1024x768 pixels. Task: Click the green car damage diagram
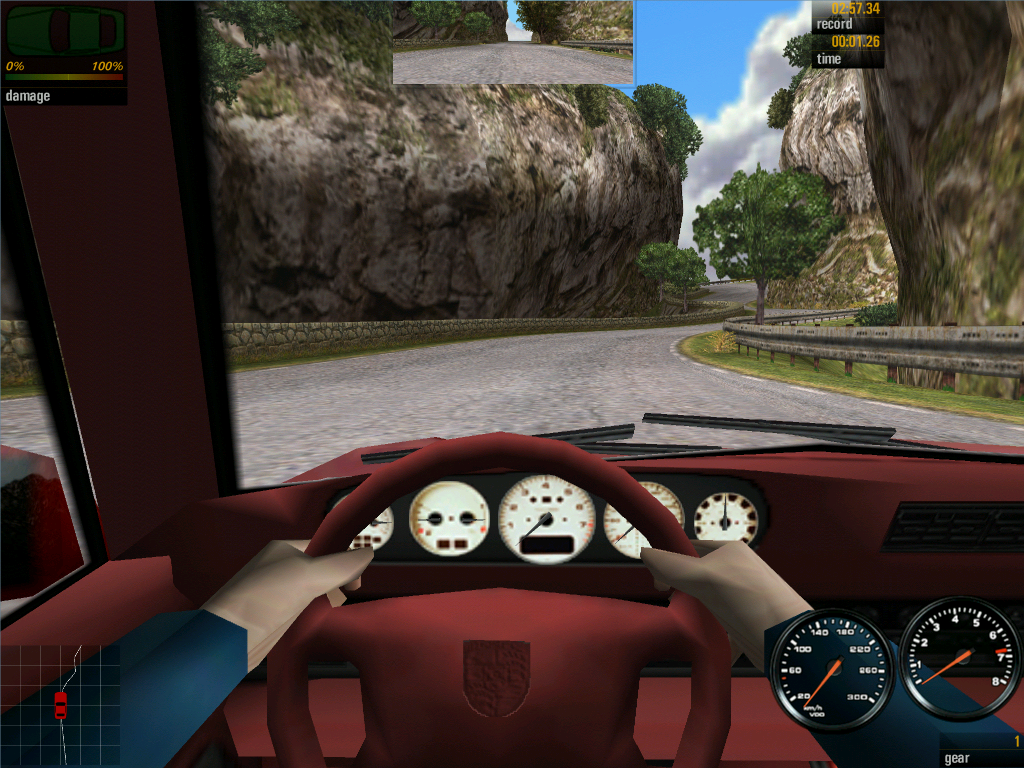tap(65, 31)
